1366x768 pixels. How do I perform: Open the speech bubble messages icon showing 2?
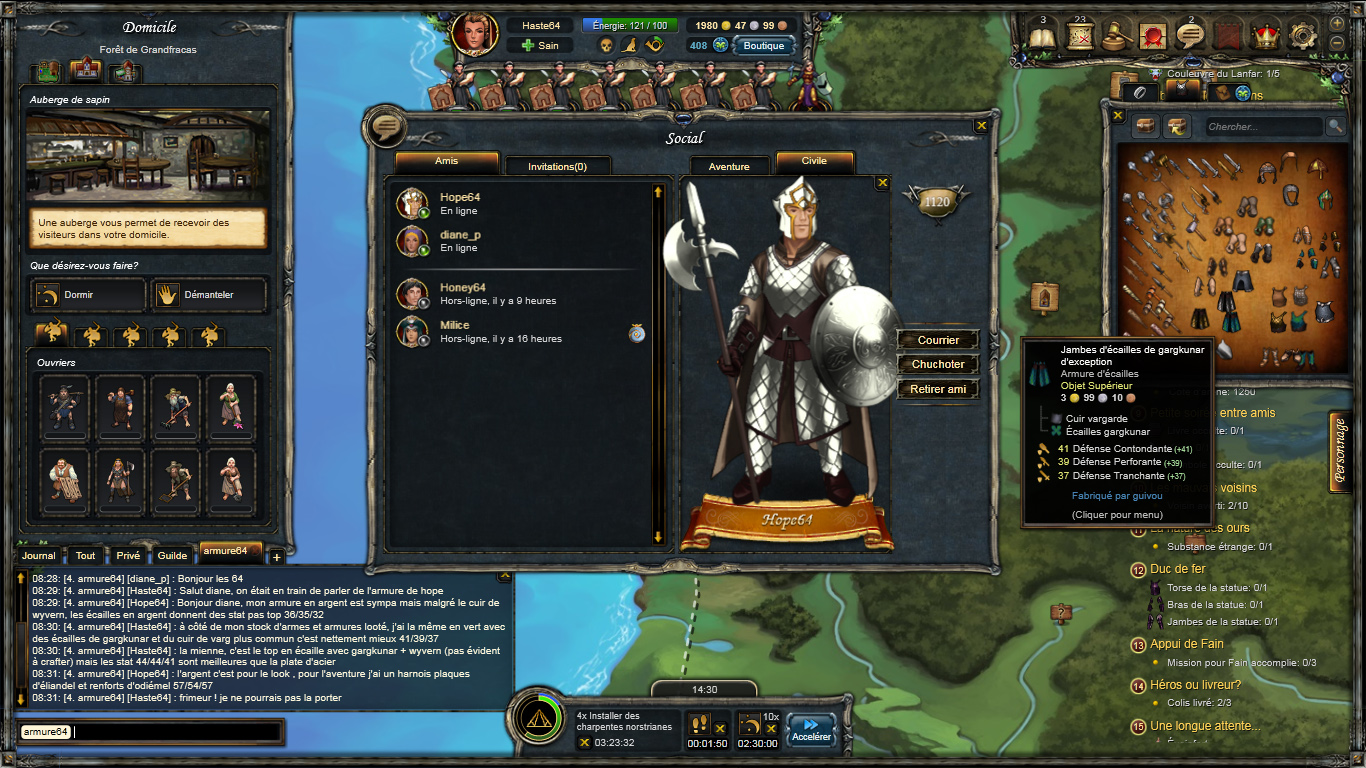1190,33
